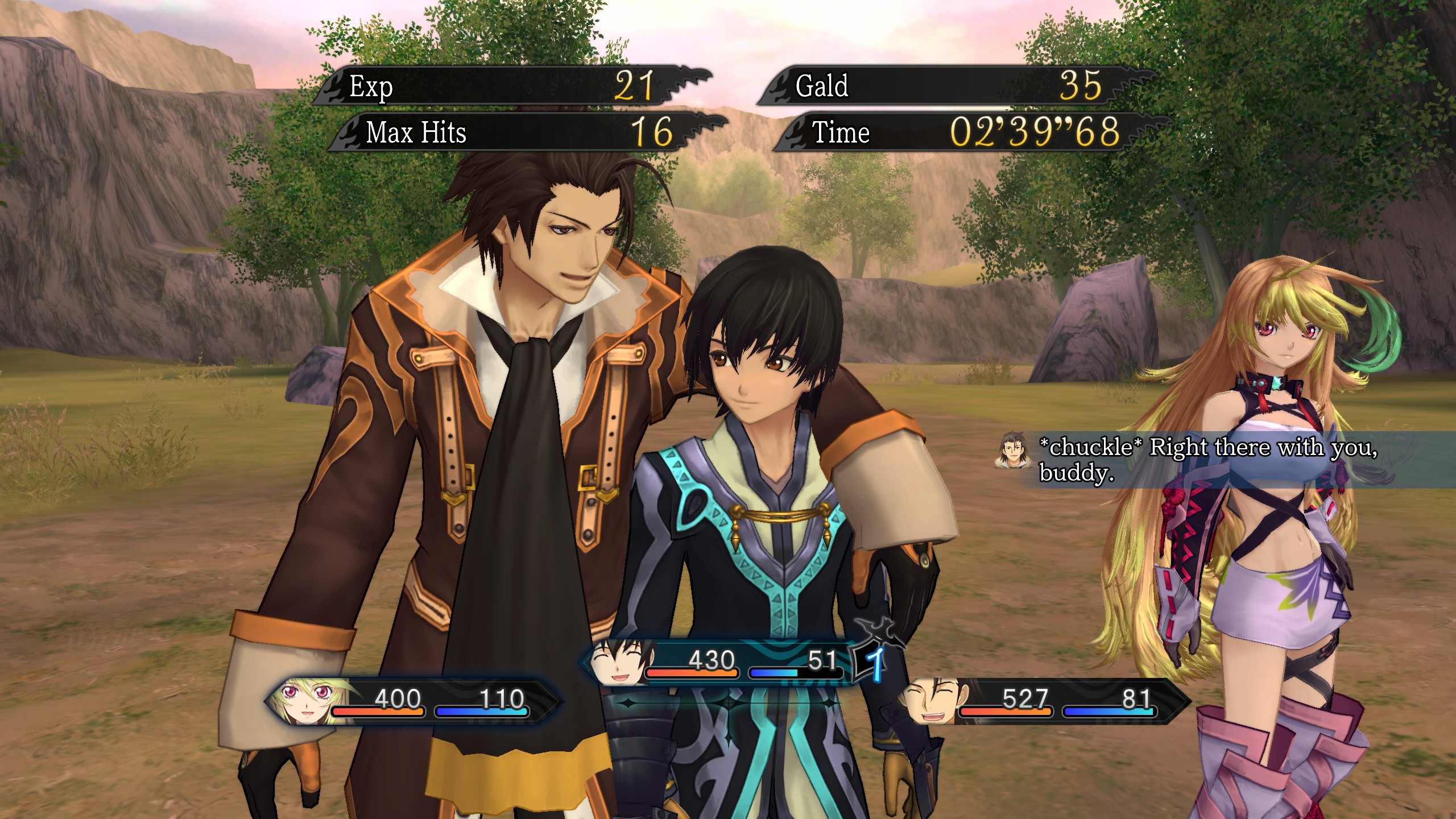Click Alvin's laughing party portrait
Viewport: 1456px width, 819px height.
932,702
